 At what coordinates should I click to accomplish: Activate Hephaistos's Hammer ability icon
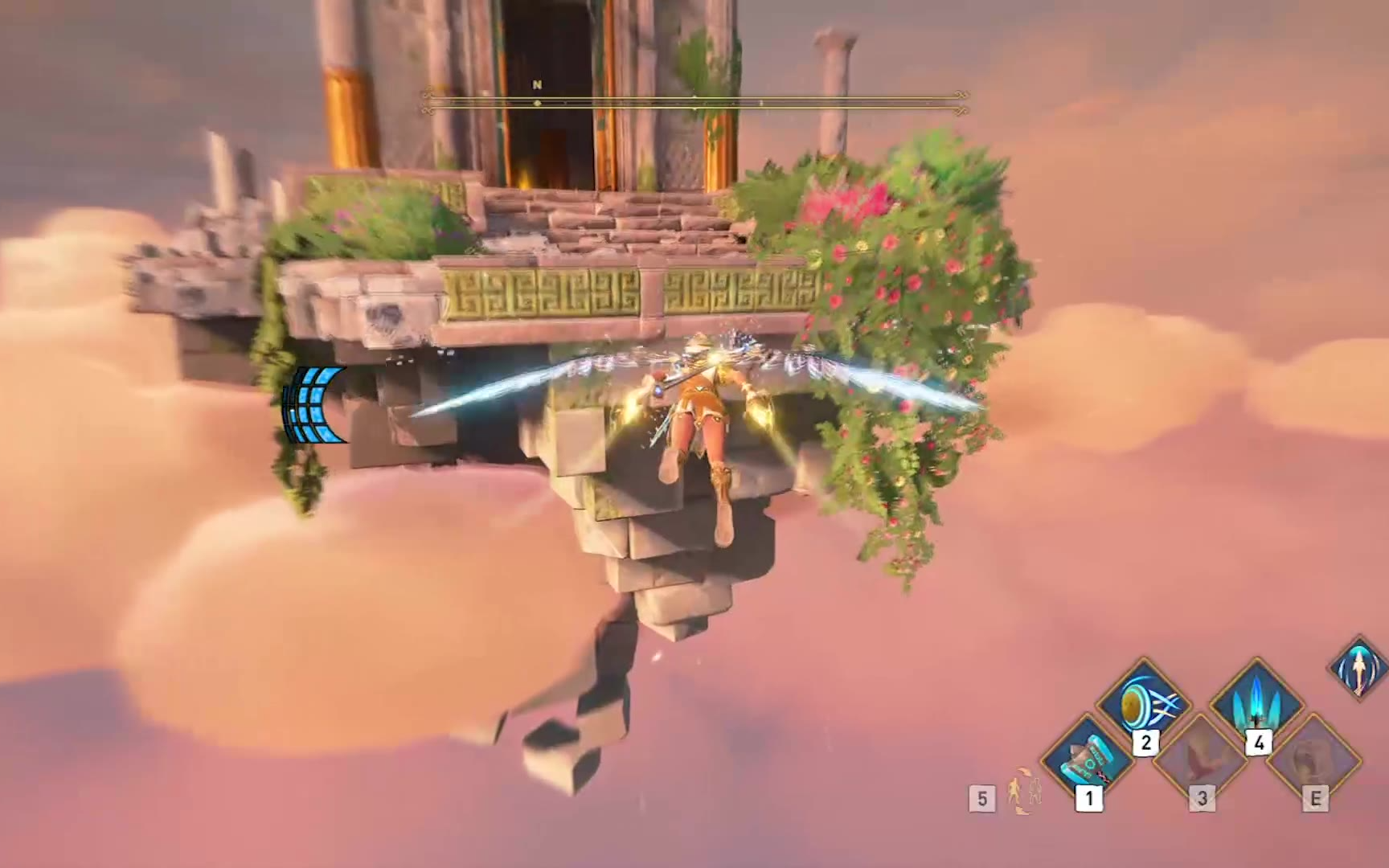click(x=1087, y=757)
